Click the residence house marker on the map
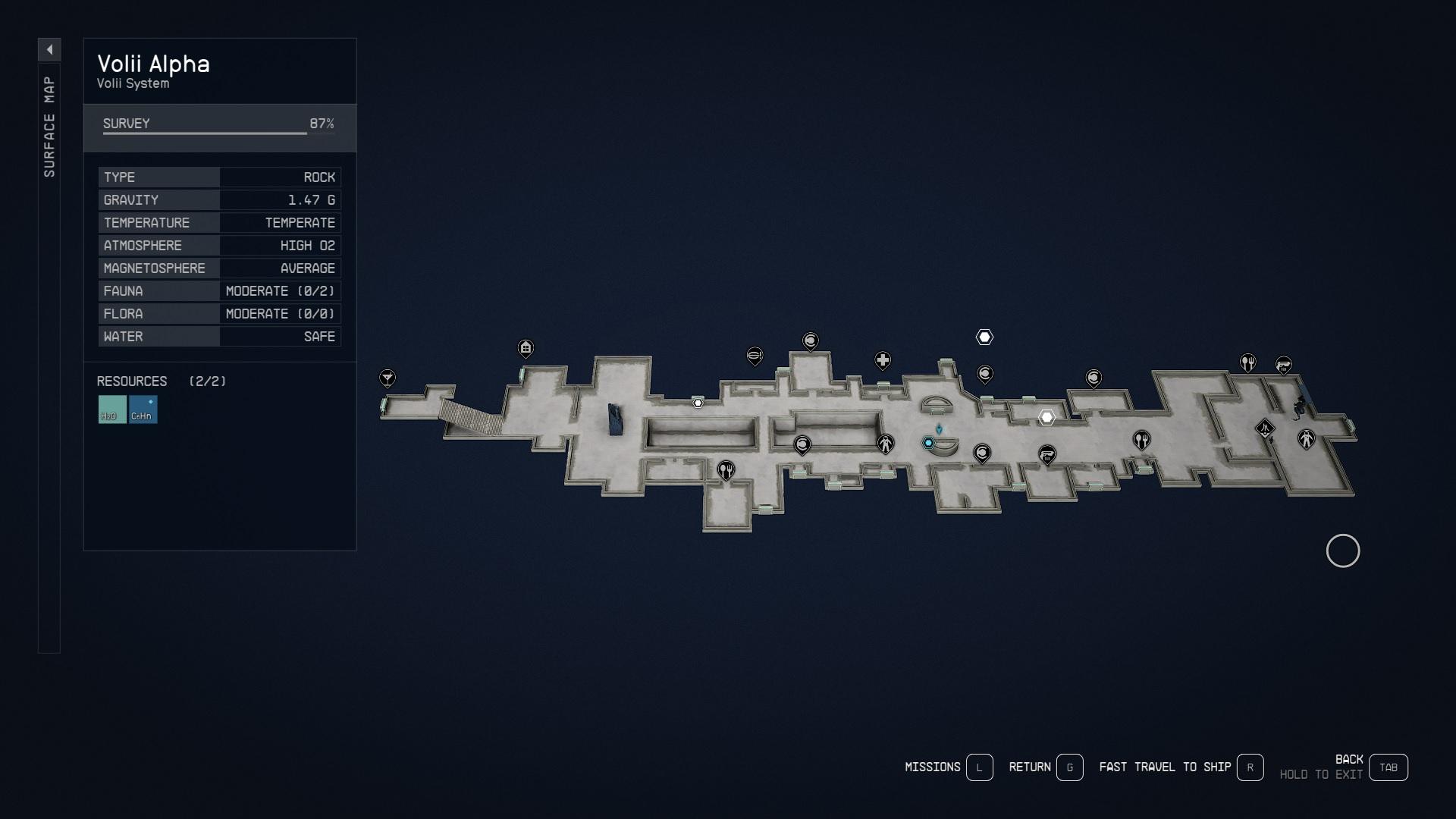 tap(526, 349)
